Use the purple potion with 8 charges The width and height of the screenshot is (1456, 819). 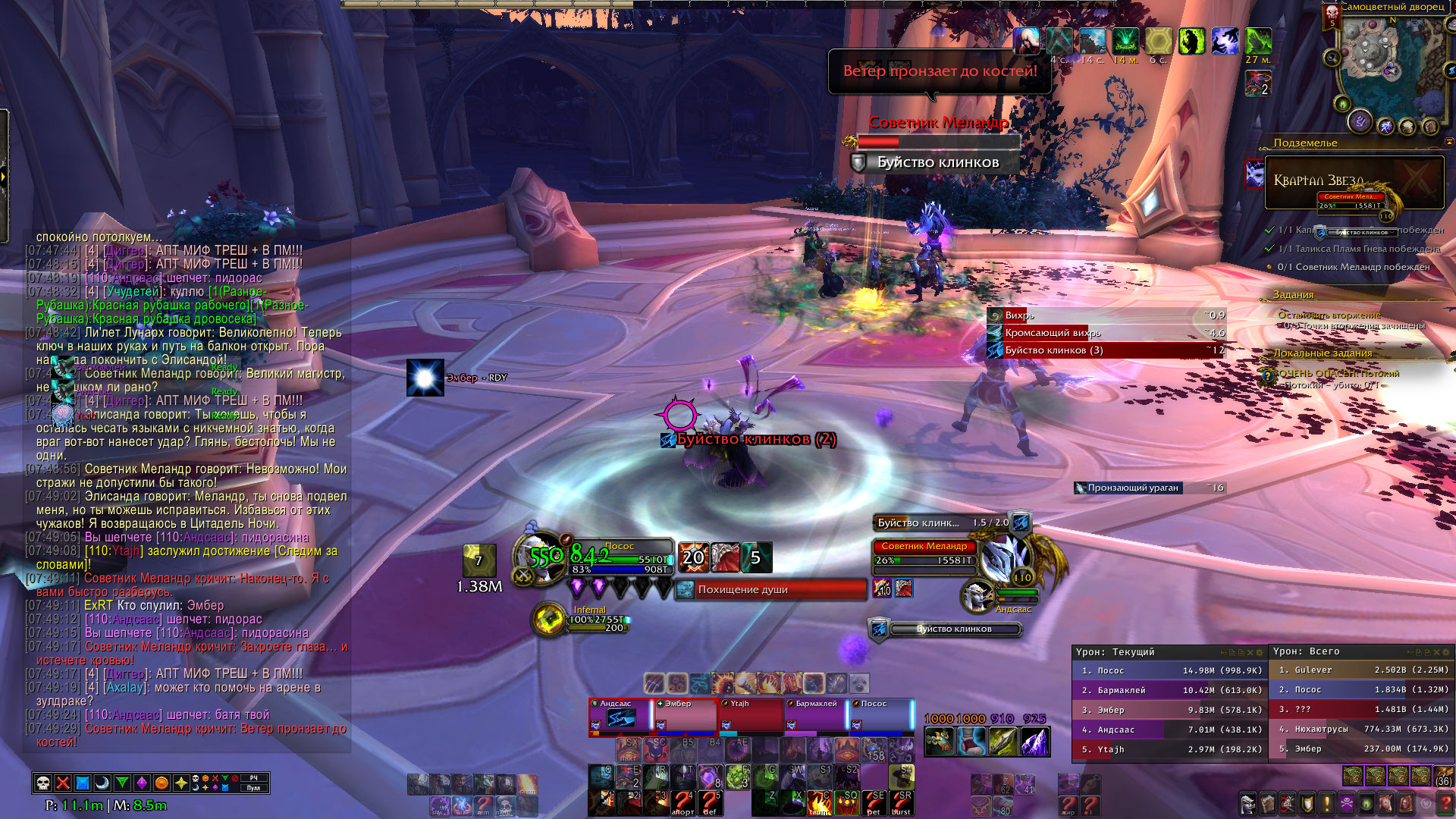pyautogui.click(x=709, y=777)
